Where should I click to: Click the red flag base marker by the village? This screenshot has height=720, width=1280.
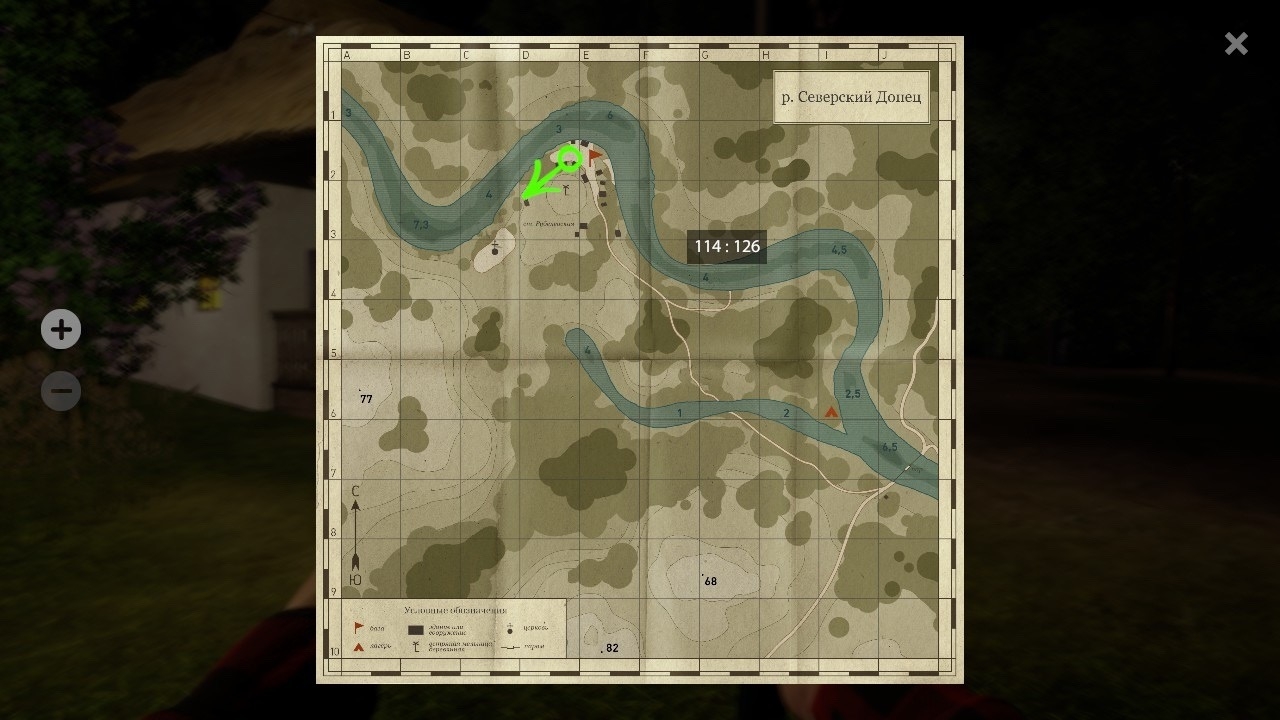[593, 155]
